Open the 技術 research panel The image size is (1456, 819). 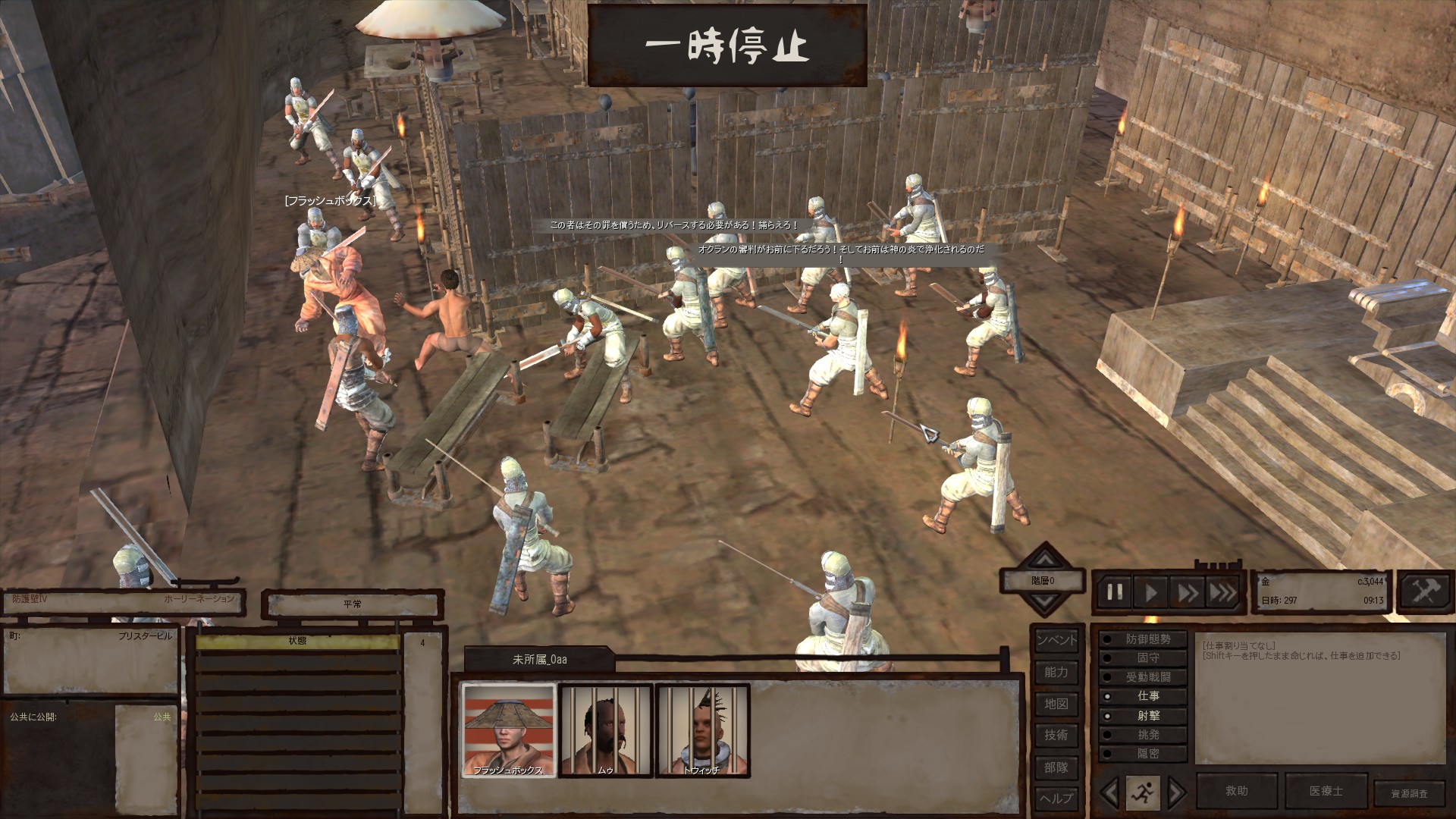coord(1056,735)
